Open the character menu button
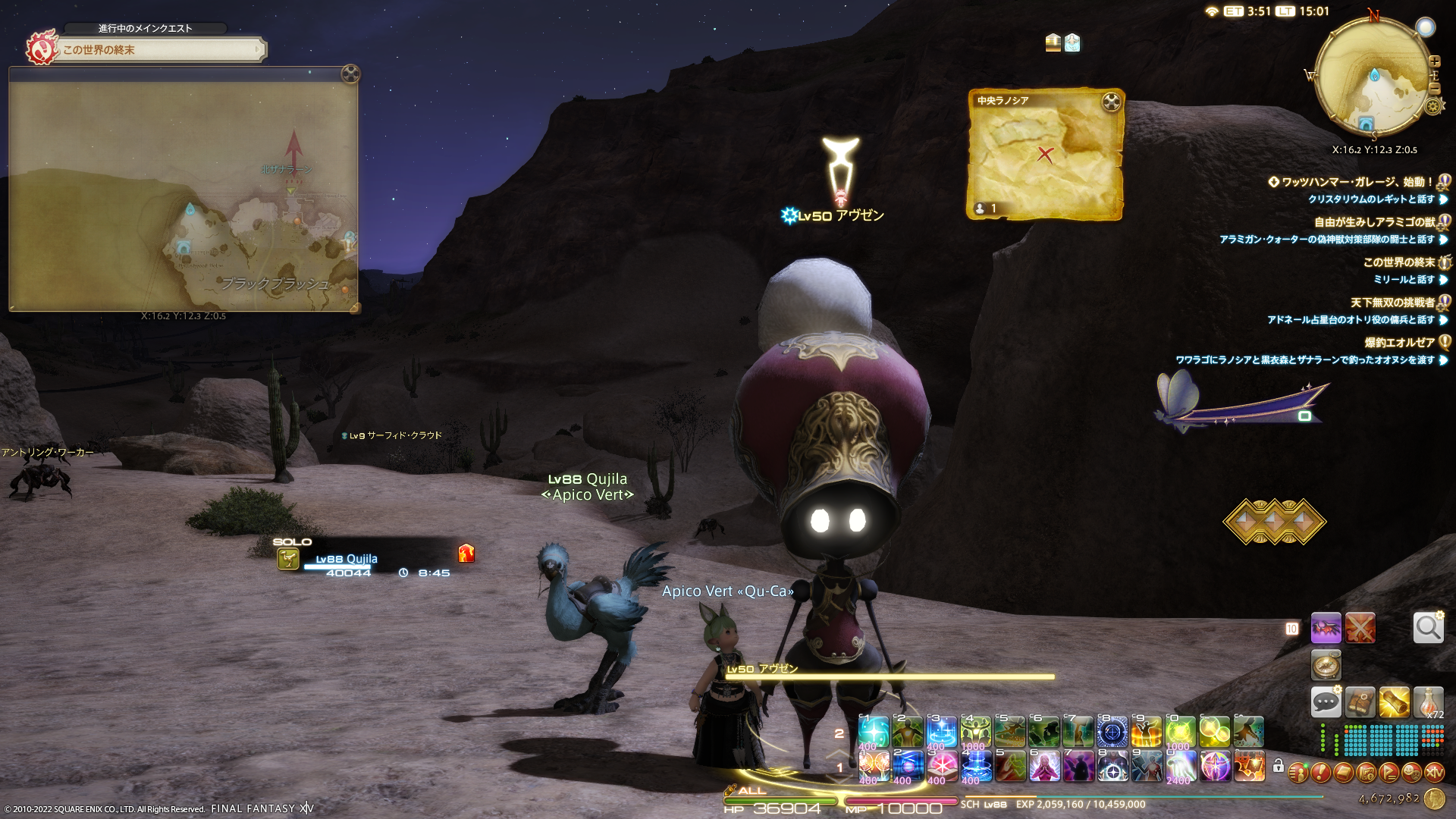This screenshot has width=1456, height=819. (1298, 773)
